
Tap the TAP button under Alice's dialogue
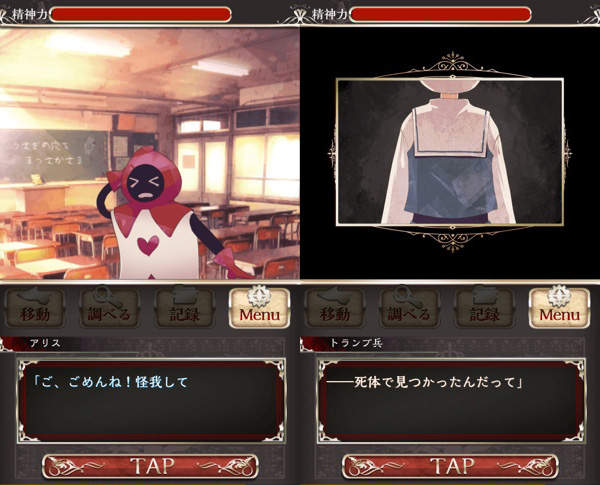[150, 466]
